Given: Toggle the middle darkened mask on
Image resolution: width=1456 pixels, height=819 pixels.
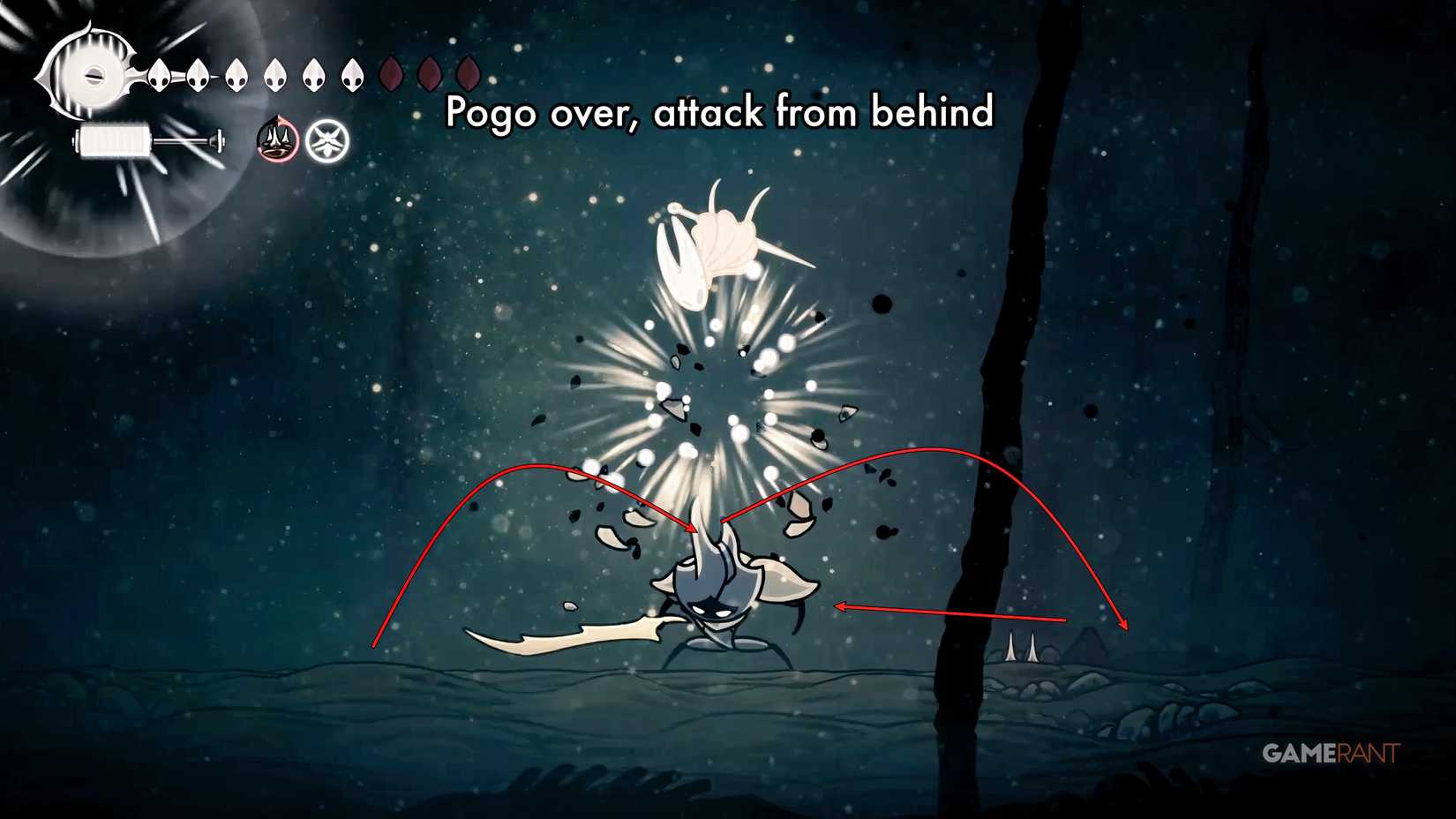Looking at the screenshot, I should [x=432, y=74].
